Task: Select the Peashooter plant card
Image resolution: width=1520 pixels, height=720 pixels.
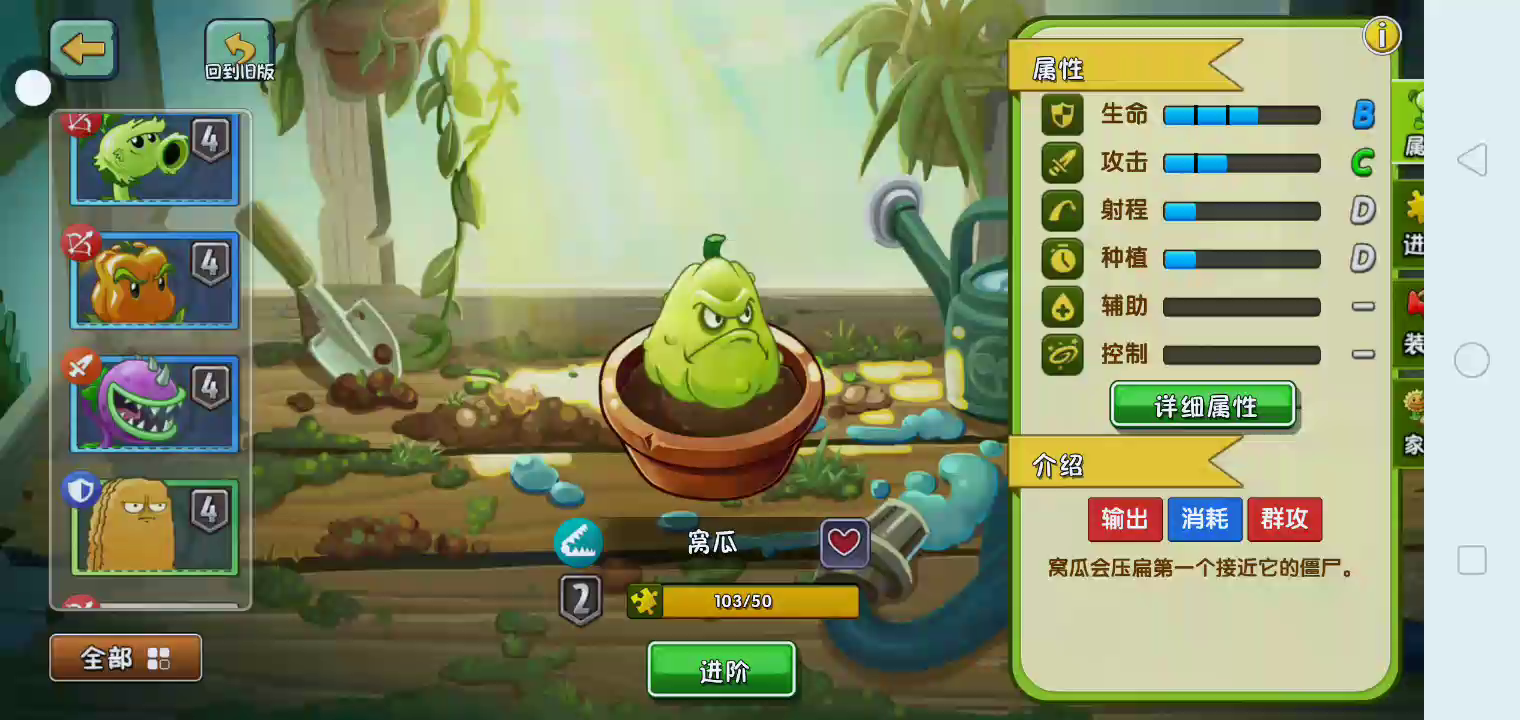Action: click(154, 158)
